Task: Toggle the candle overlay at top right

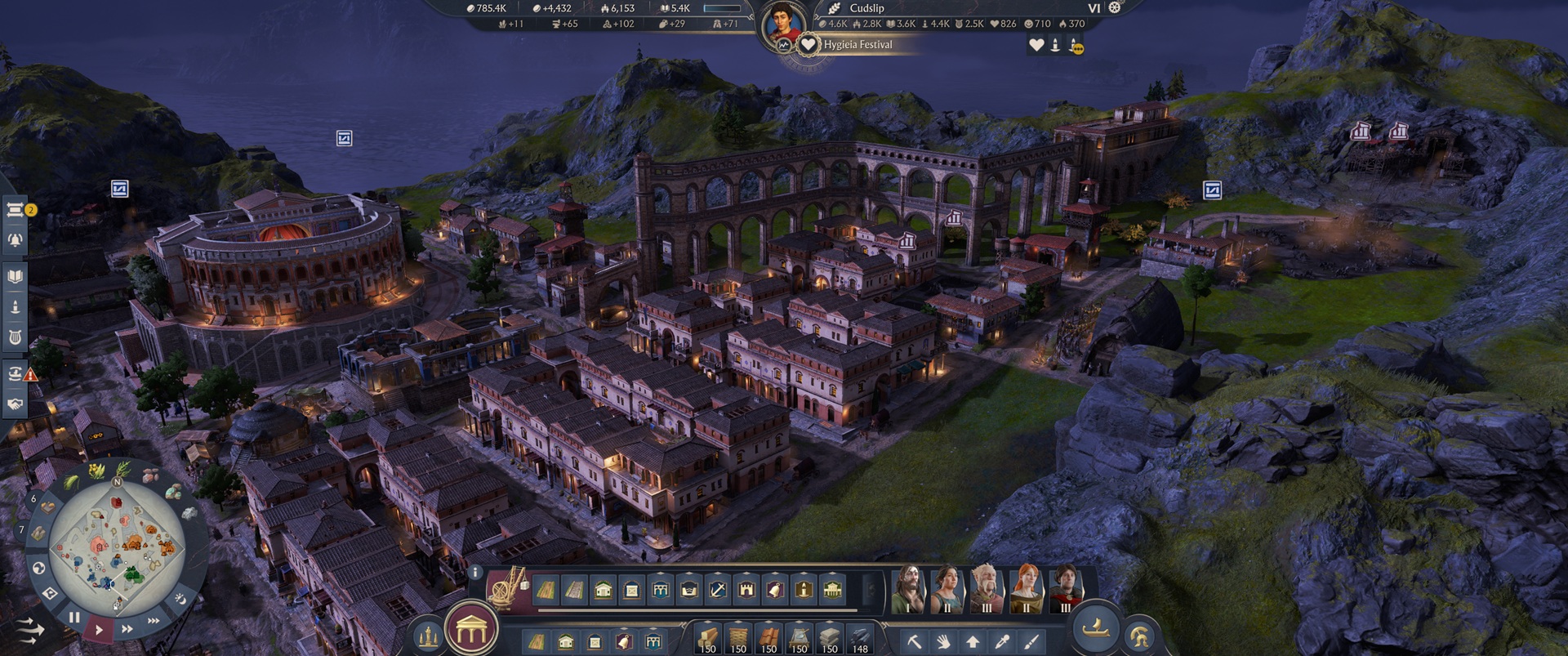Action: 1055,45
